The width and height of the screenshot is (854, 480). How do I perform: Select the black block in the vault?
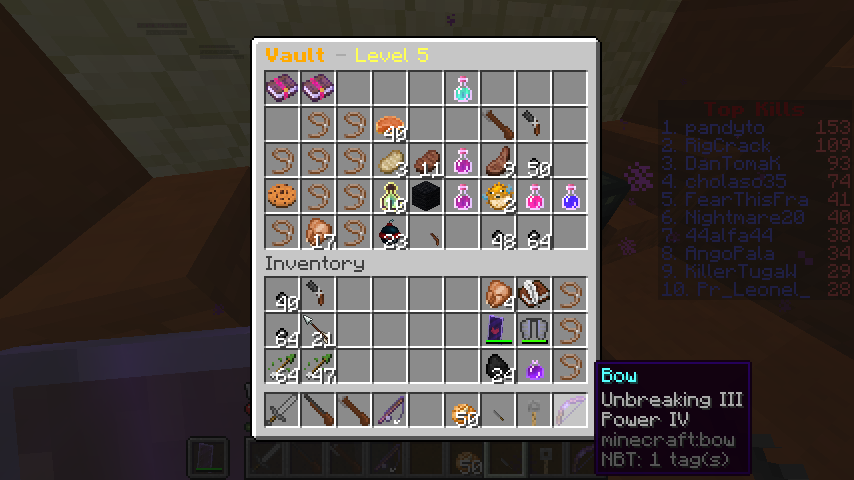[x=426, y=196]
